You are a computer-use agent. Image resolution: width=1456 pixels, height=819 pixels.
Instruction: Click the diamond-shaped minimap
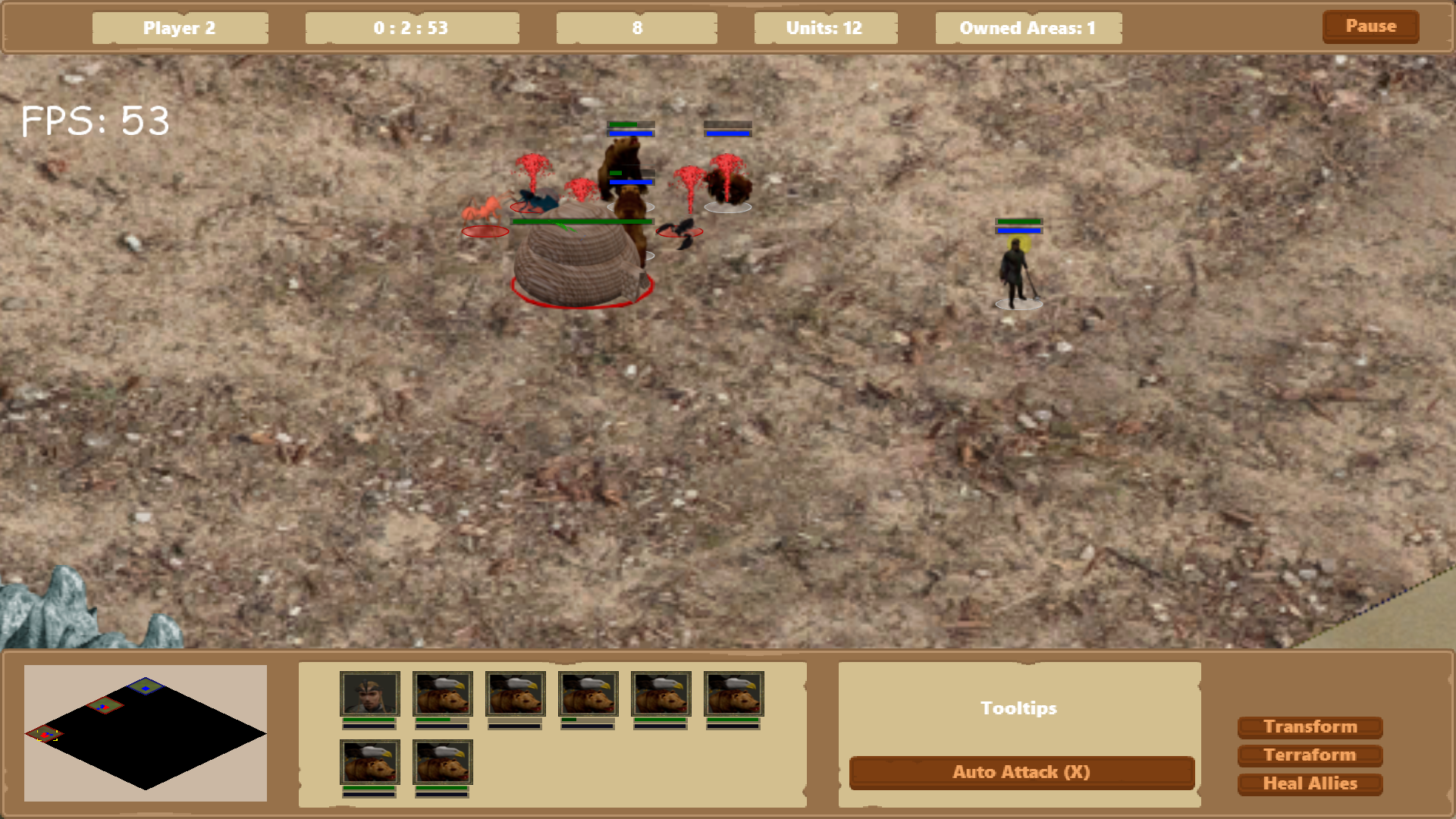coord(146,734)
